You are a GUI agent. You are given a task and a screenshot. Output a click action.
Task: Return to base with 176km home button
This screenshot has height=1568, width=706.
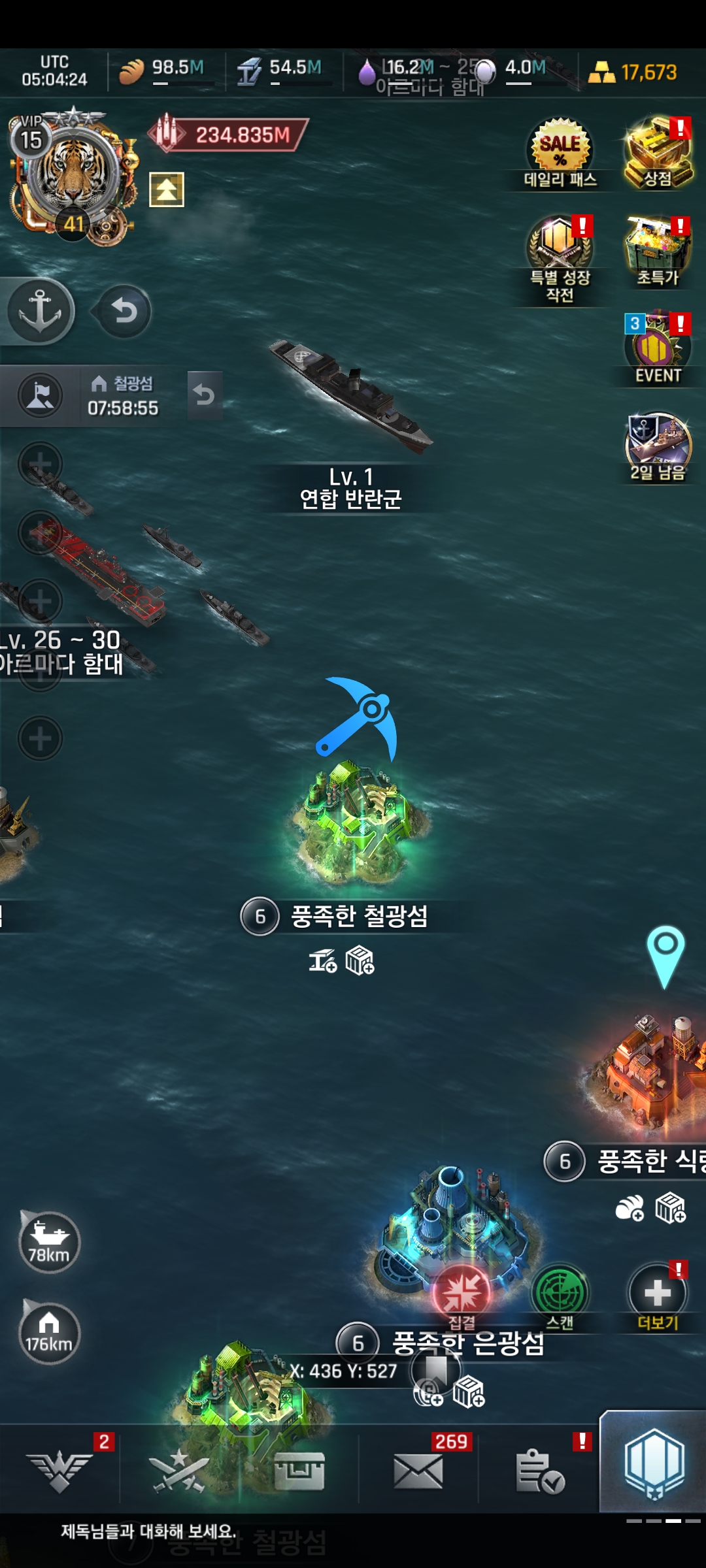[49, 1333]
